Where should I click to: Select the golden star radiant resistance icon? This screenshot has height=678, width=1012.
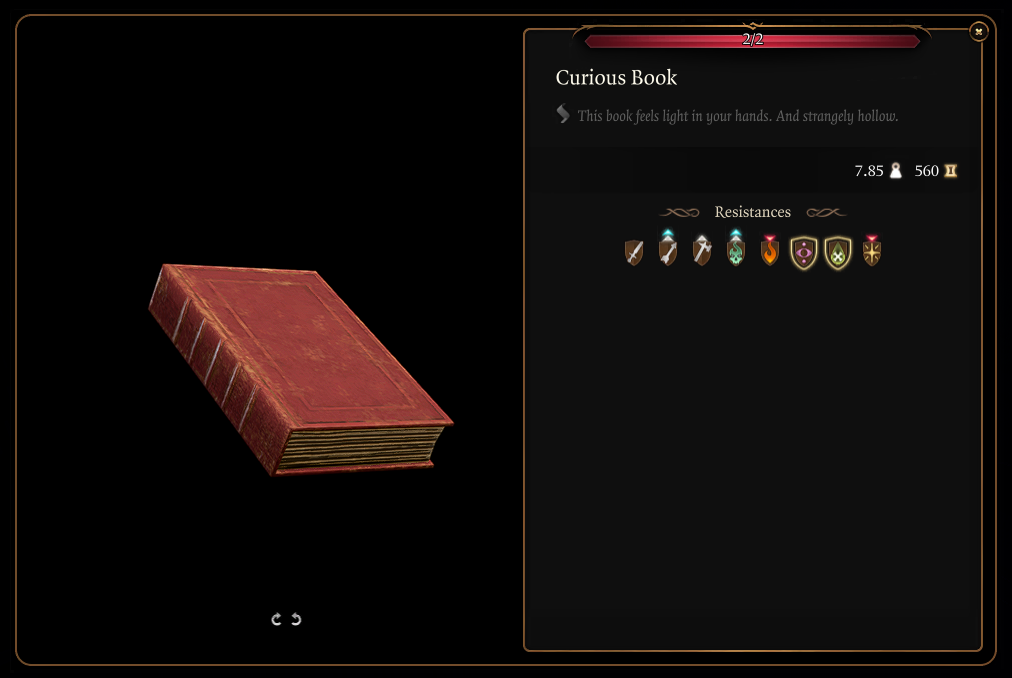(x=872, y=252)
